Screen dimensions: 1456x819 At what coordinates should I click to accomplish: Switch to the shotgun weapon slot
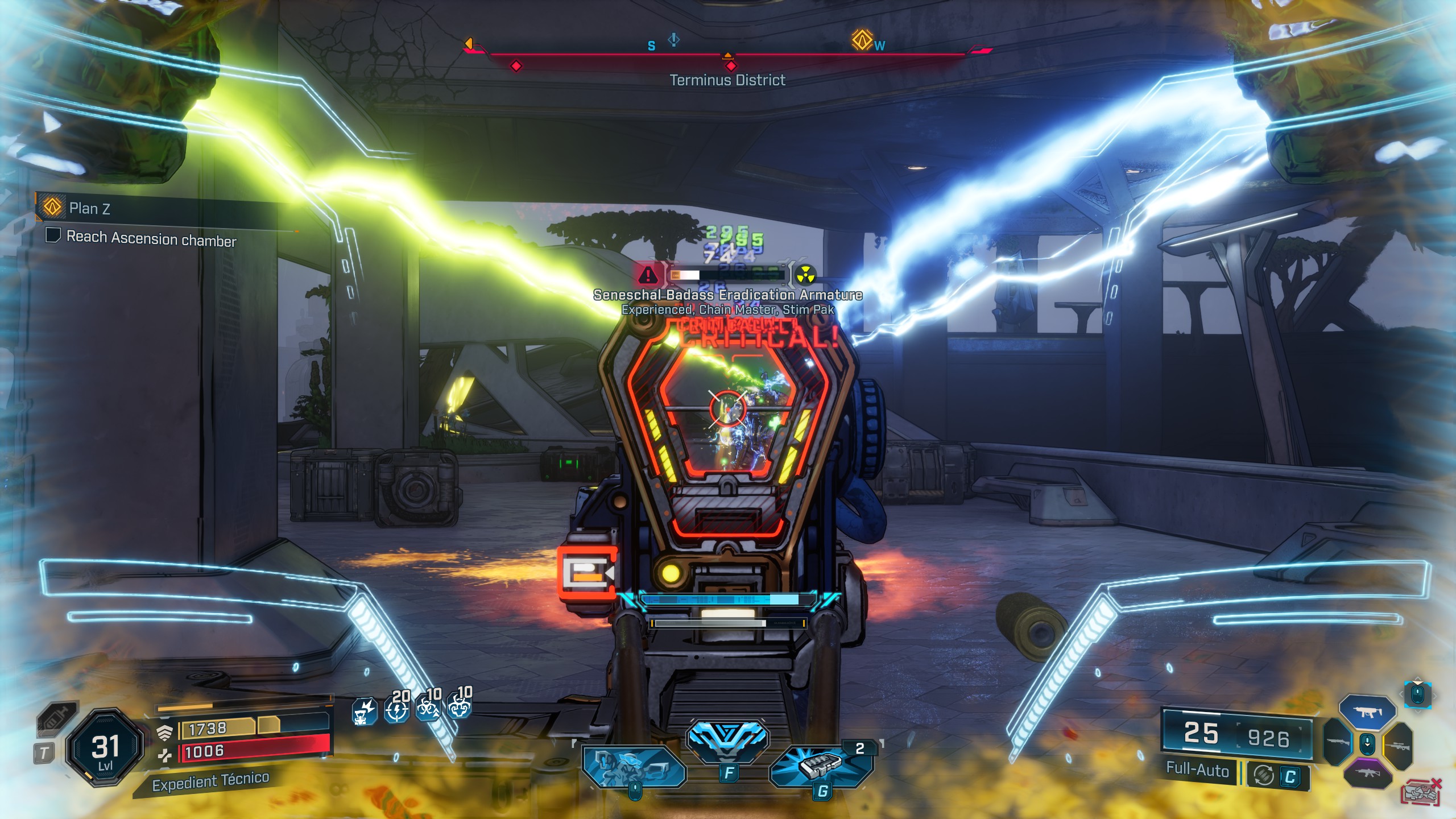click(x=1338, y=743)
